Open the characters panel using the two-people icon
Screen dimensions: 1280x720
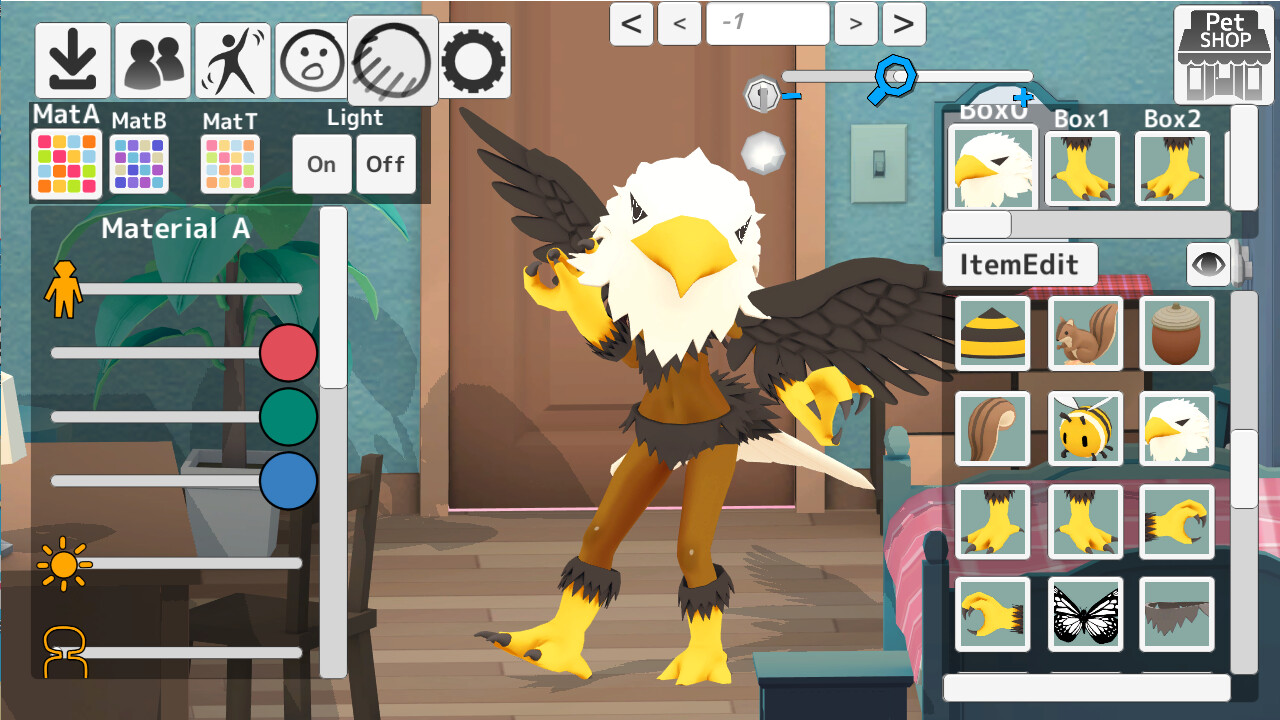[x=153, y=60]
